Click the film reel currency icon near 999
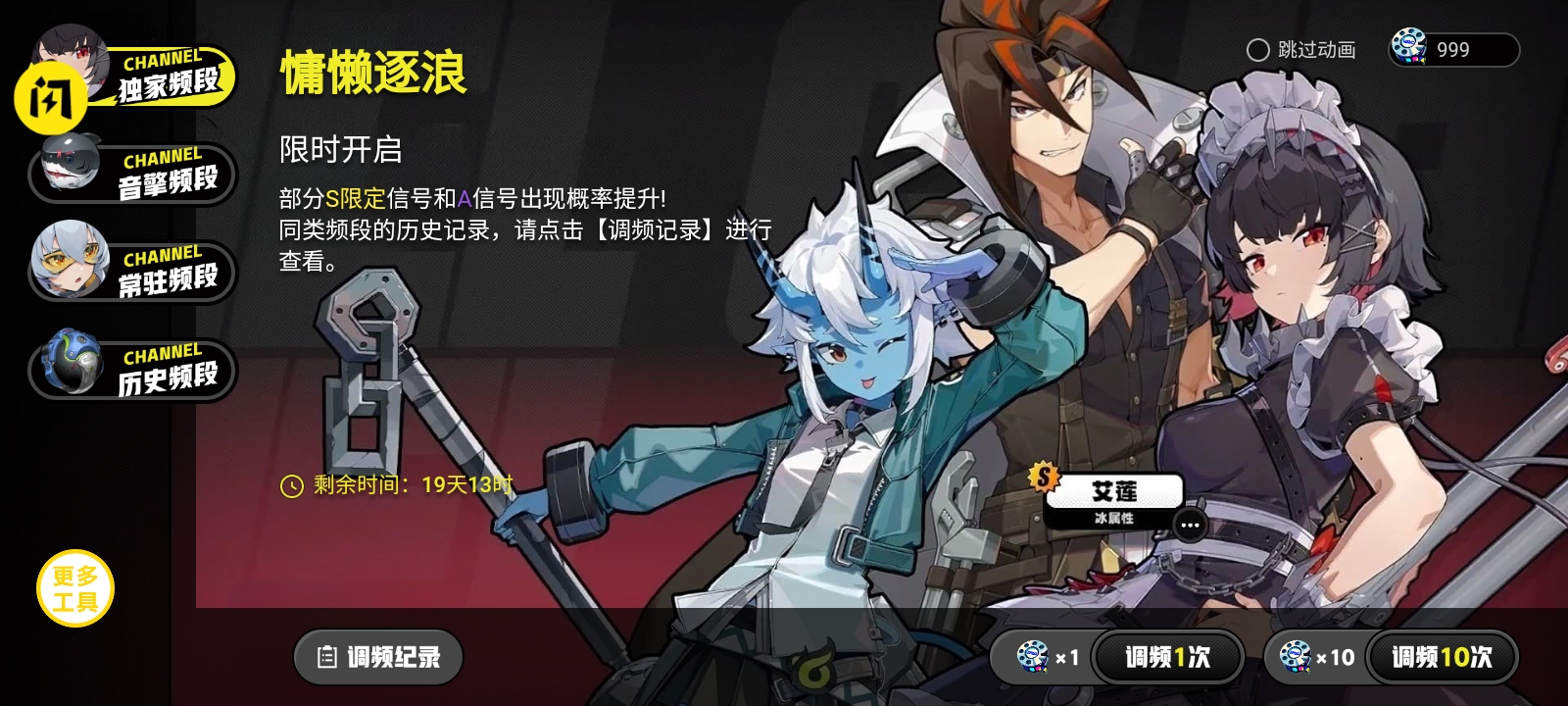Viewport: 1568px width, 706px height. pyautogui.click(x=1409, y=47)
